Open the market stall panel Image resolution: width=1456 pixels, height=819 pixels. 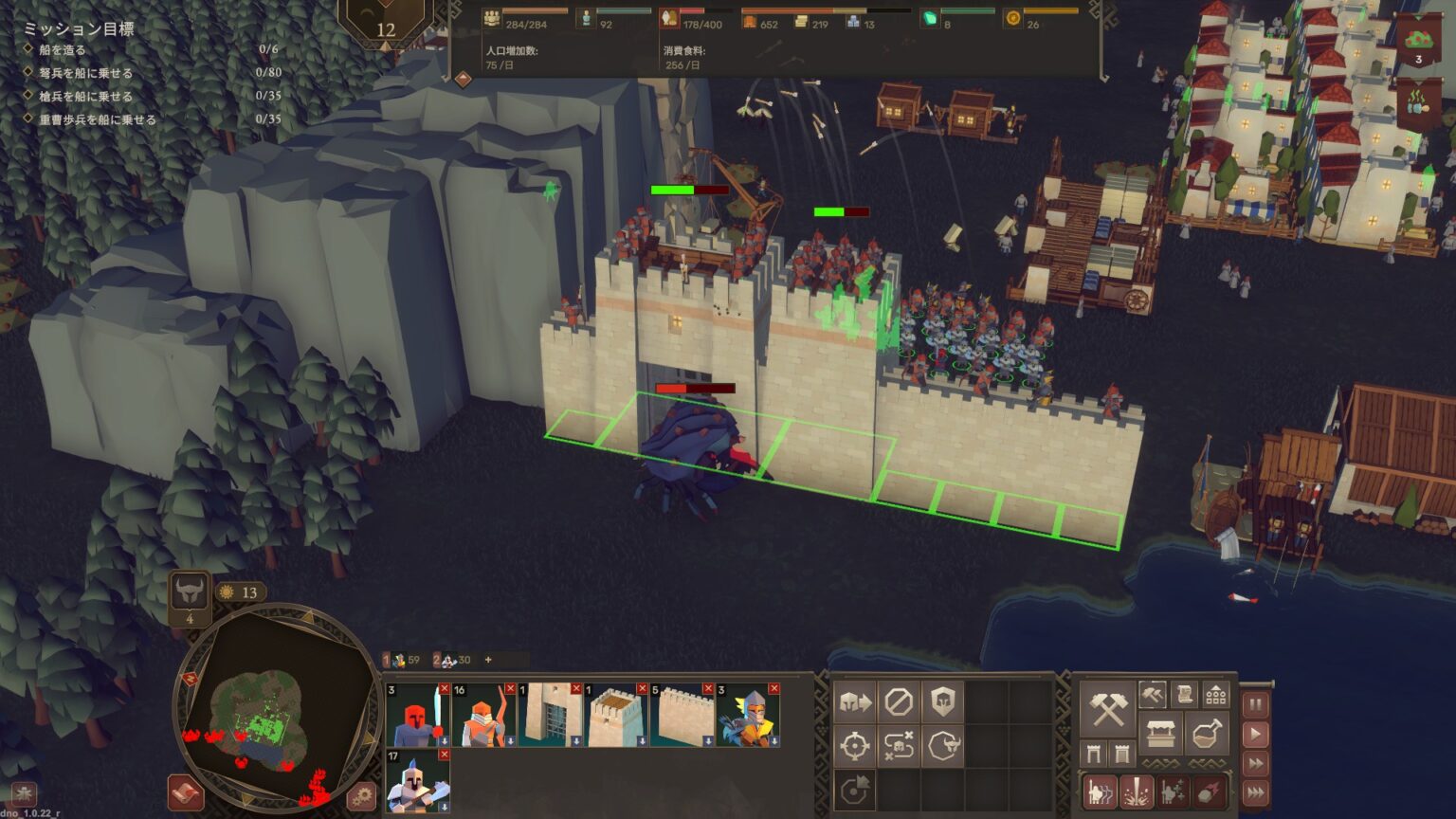coord(1160,734)
